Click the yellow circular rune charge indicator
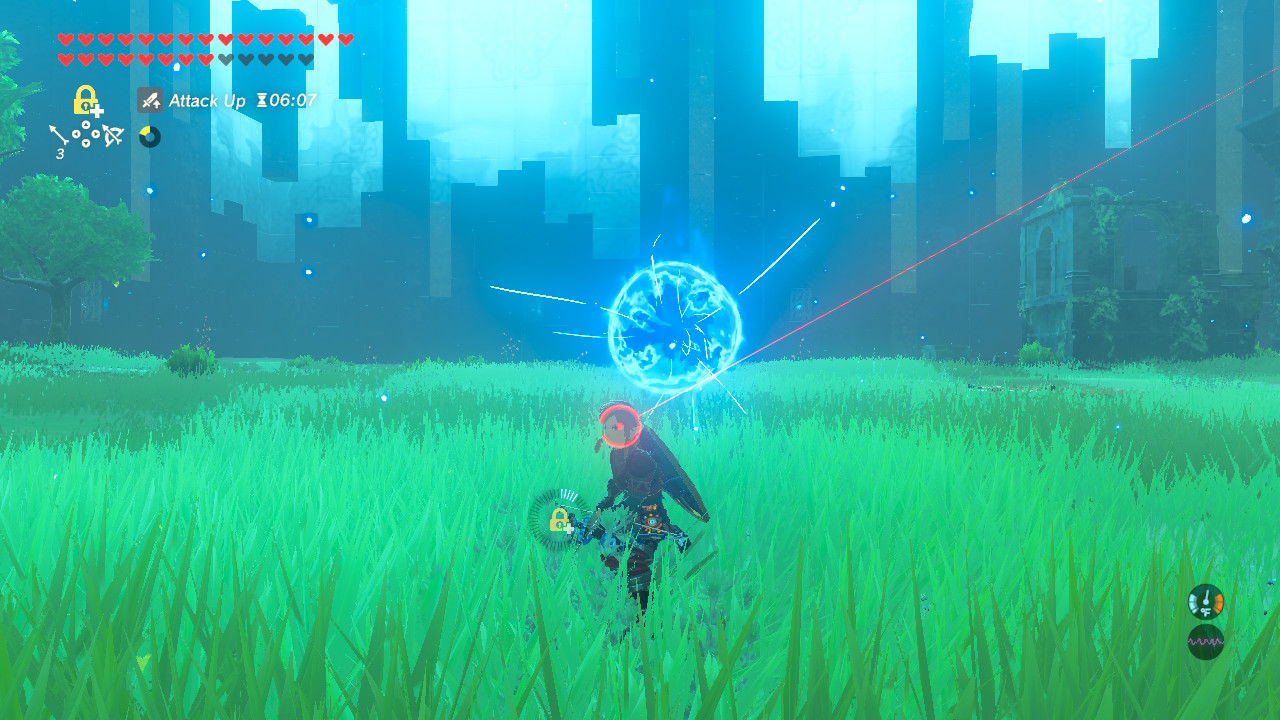This screenshot has height=720, width=1280. coord(148,137)
